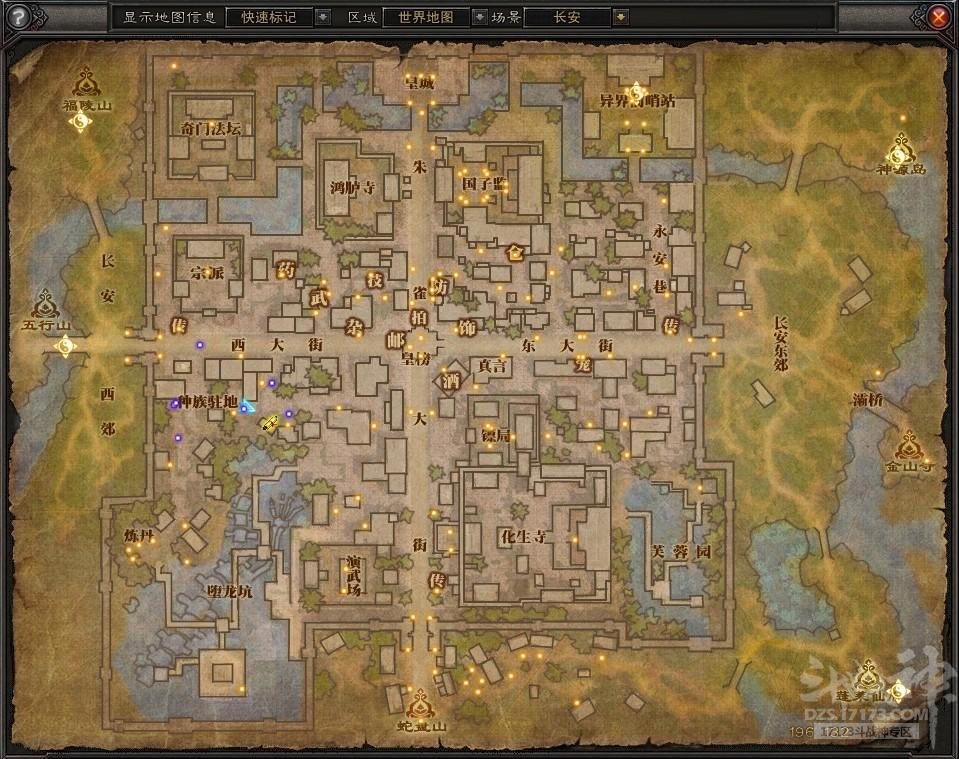Close the Chang'an map window
This screenshot has height=759, width=959.
(x=938, y=17)
